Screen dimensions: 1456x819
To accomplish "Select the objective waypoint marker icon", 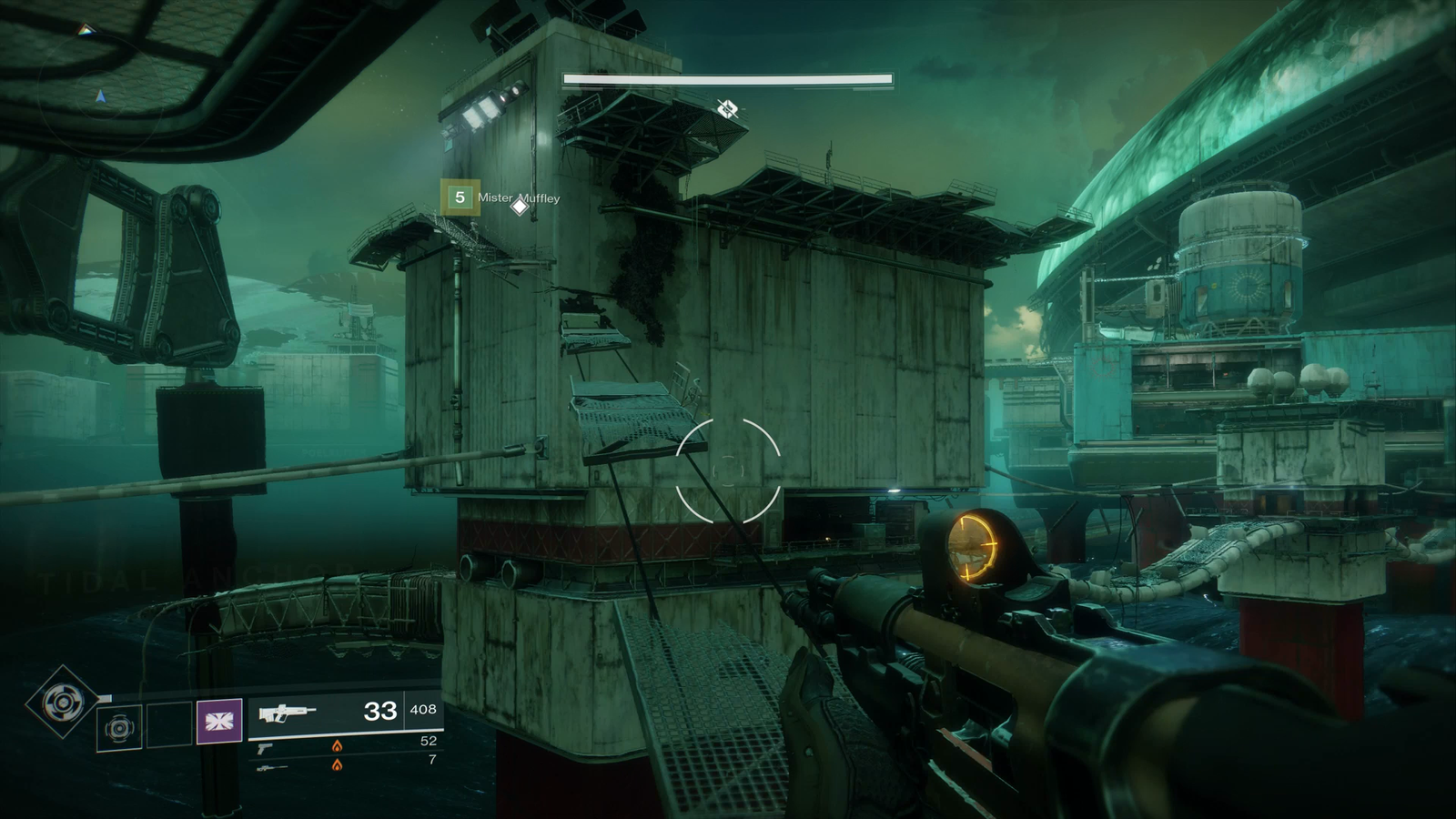I will pyautogui.click(x=727, y=109).
